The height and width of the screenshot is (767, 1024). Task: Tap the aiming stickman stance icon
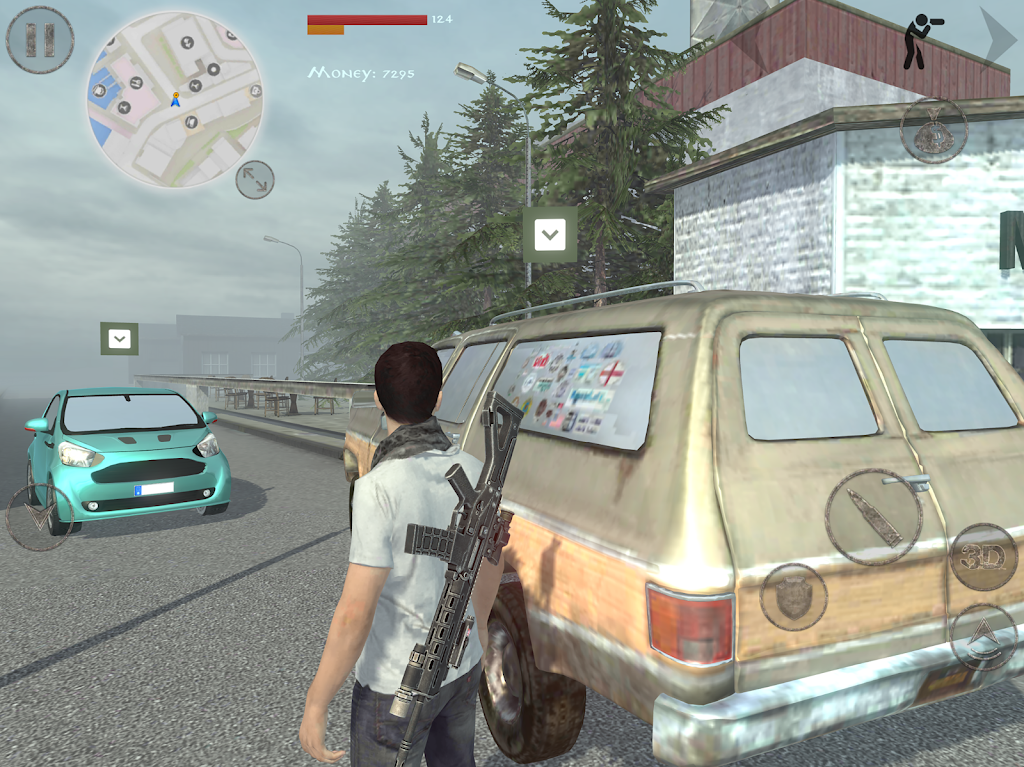(x=915, y=43)
